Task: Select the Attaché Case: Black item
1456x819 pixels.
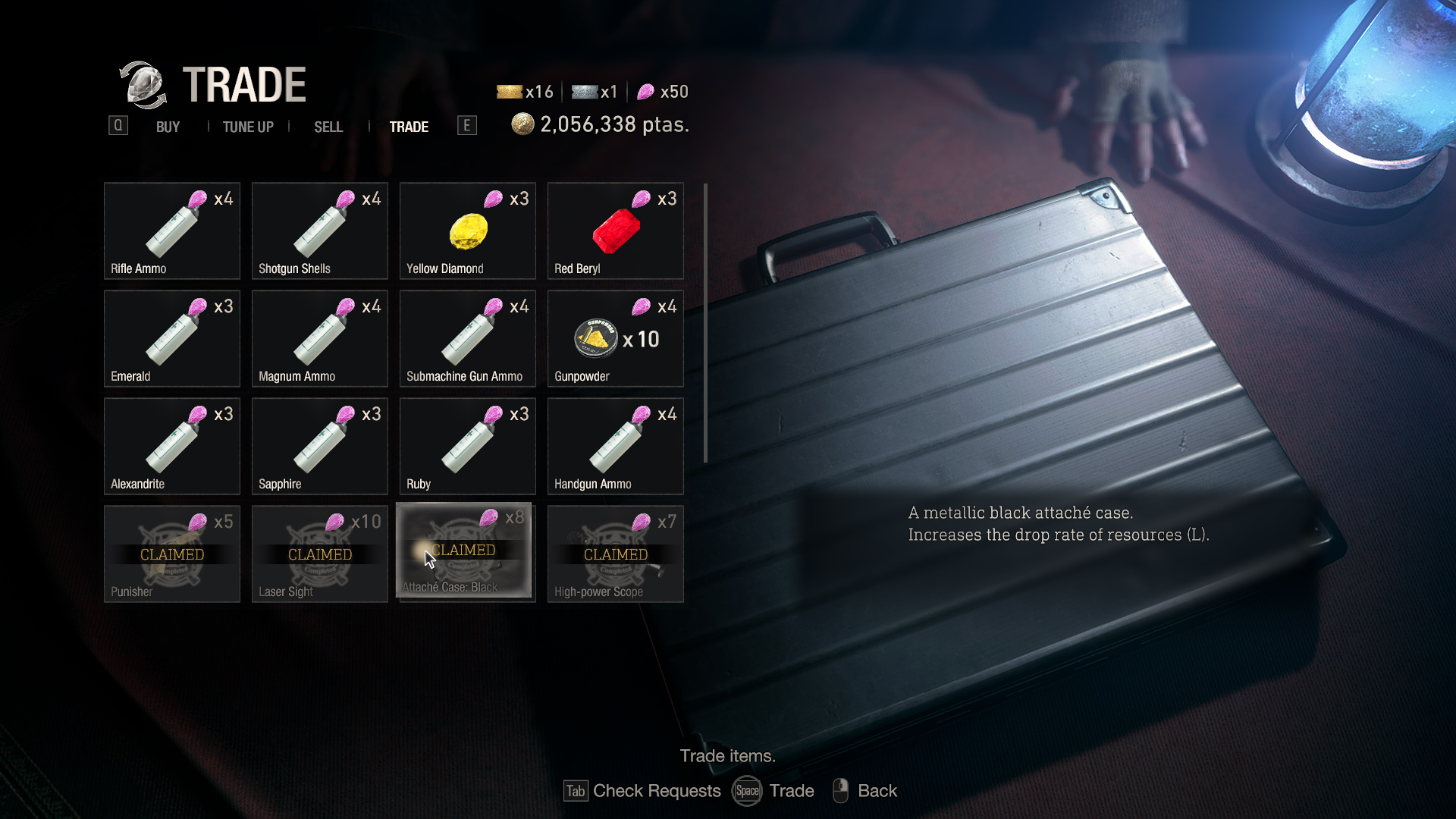Action: coord(466,552)
